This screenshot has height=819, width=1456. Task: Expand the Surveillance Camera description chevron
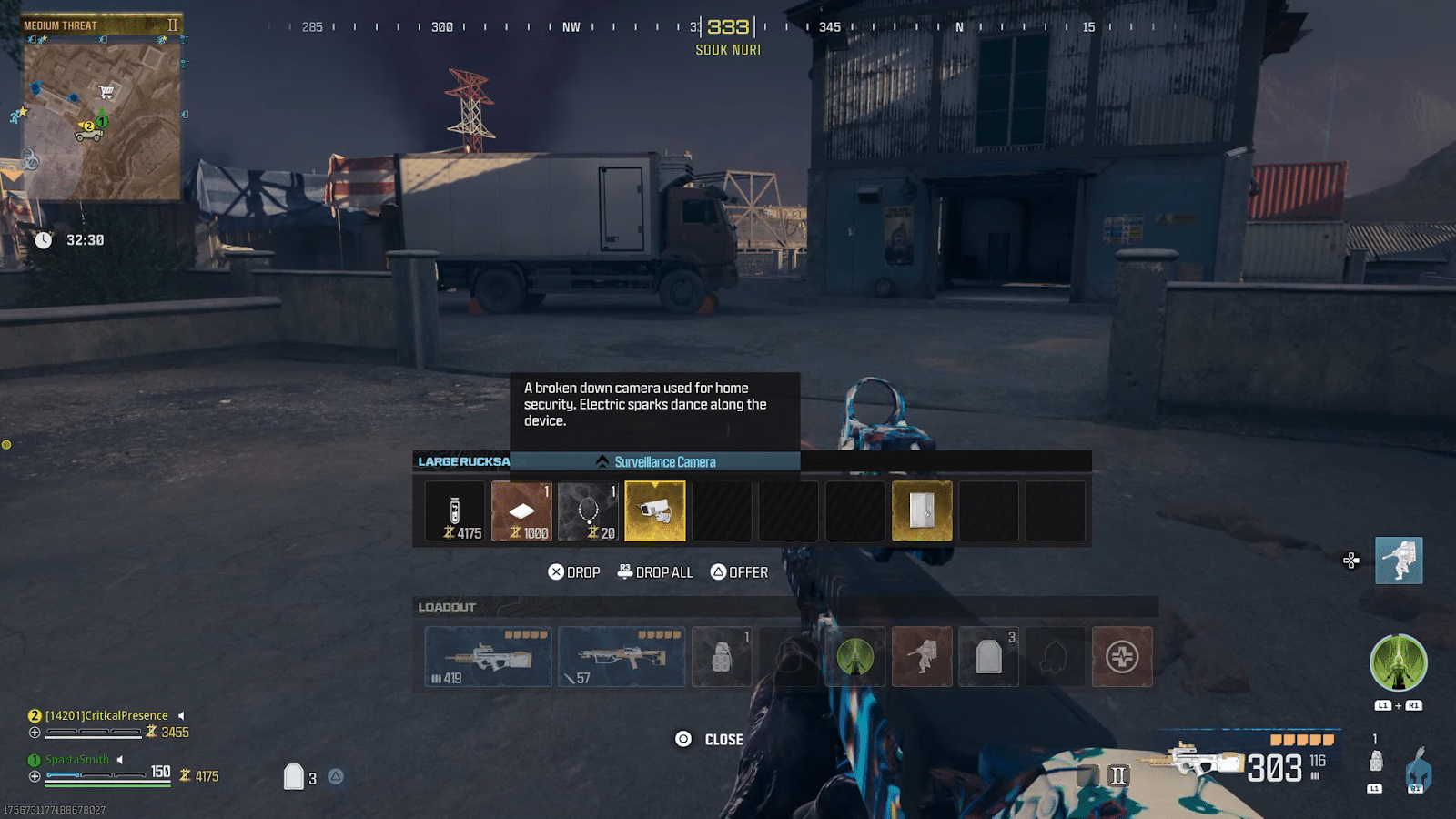[601, 461]
